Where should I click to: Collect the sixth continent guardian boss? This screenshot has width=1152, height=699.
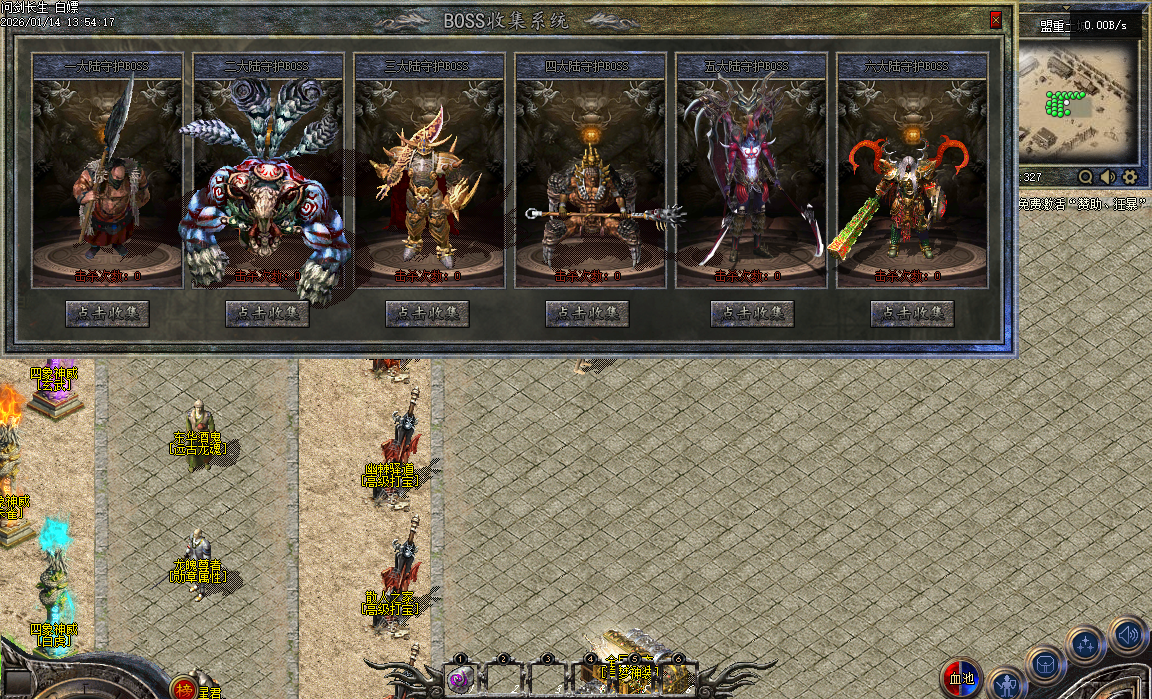[x=912, y=314]
